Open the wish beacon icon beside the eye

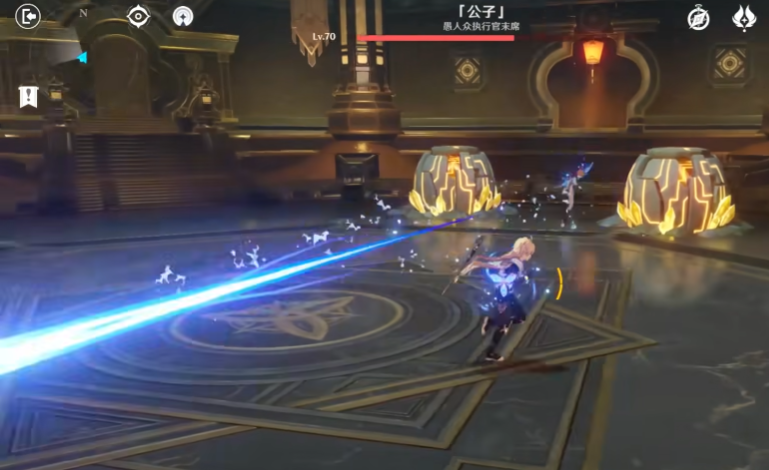182,17
